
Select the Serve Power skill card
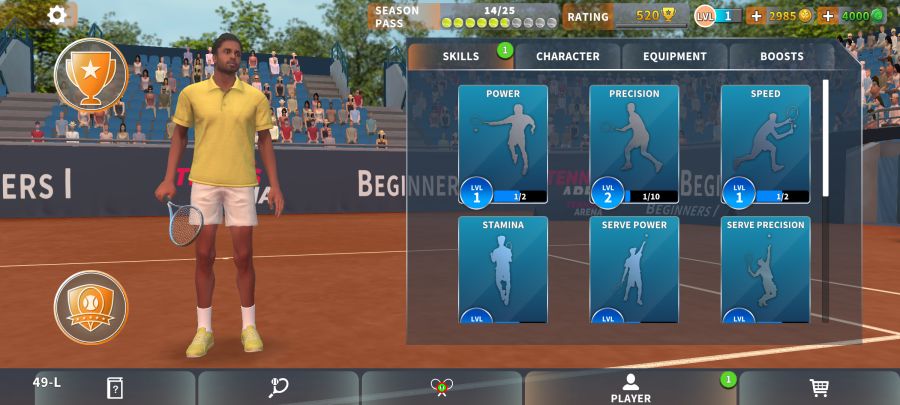(x=634, y=270)
